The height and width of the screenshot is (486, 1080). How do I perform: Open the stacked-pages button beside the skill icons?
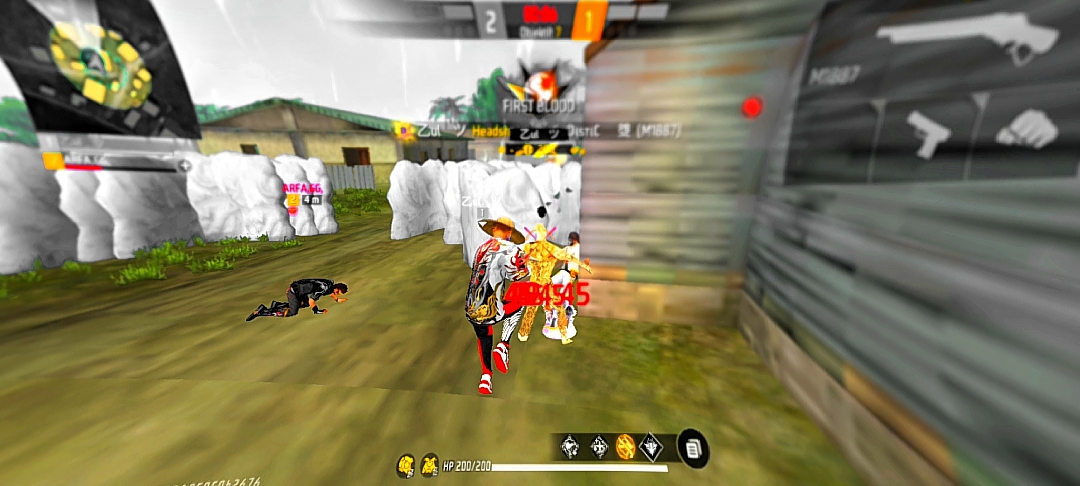pos(693,447)
